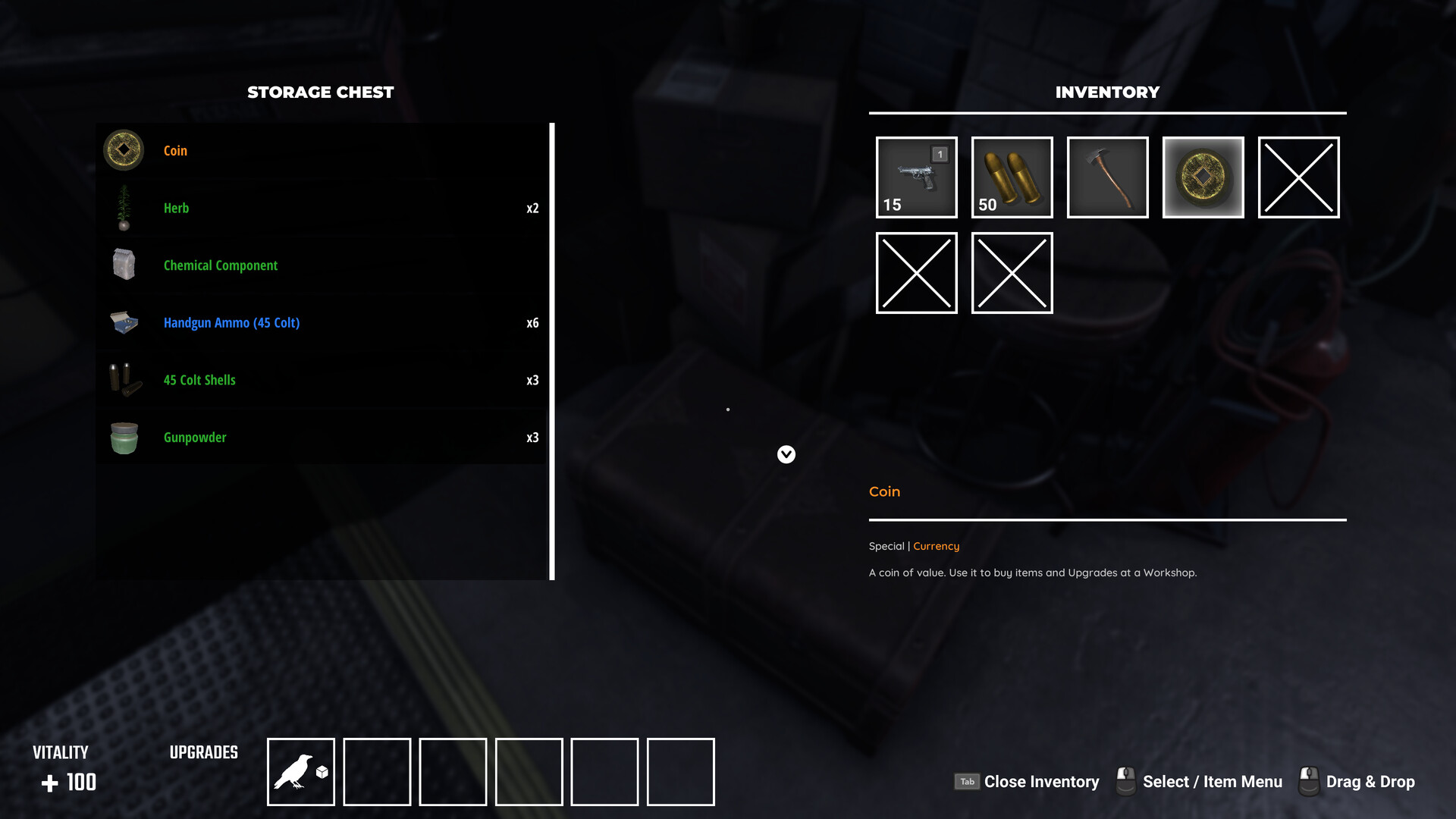Click the Handgun Ammo (45 Colt) box icon
Image resolution: width=1456 pixels, height=819 pixels.
(x=124, y=323)
